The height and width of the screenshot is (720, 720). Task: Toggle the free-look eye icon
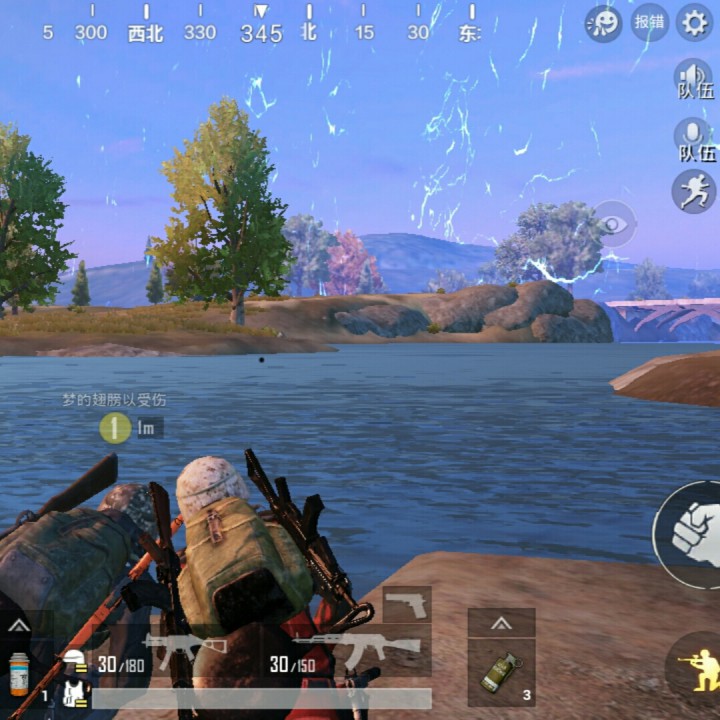click(x=615, y=223)
